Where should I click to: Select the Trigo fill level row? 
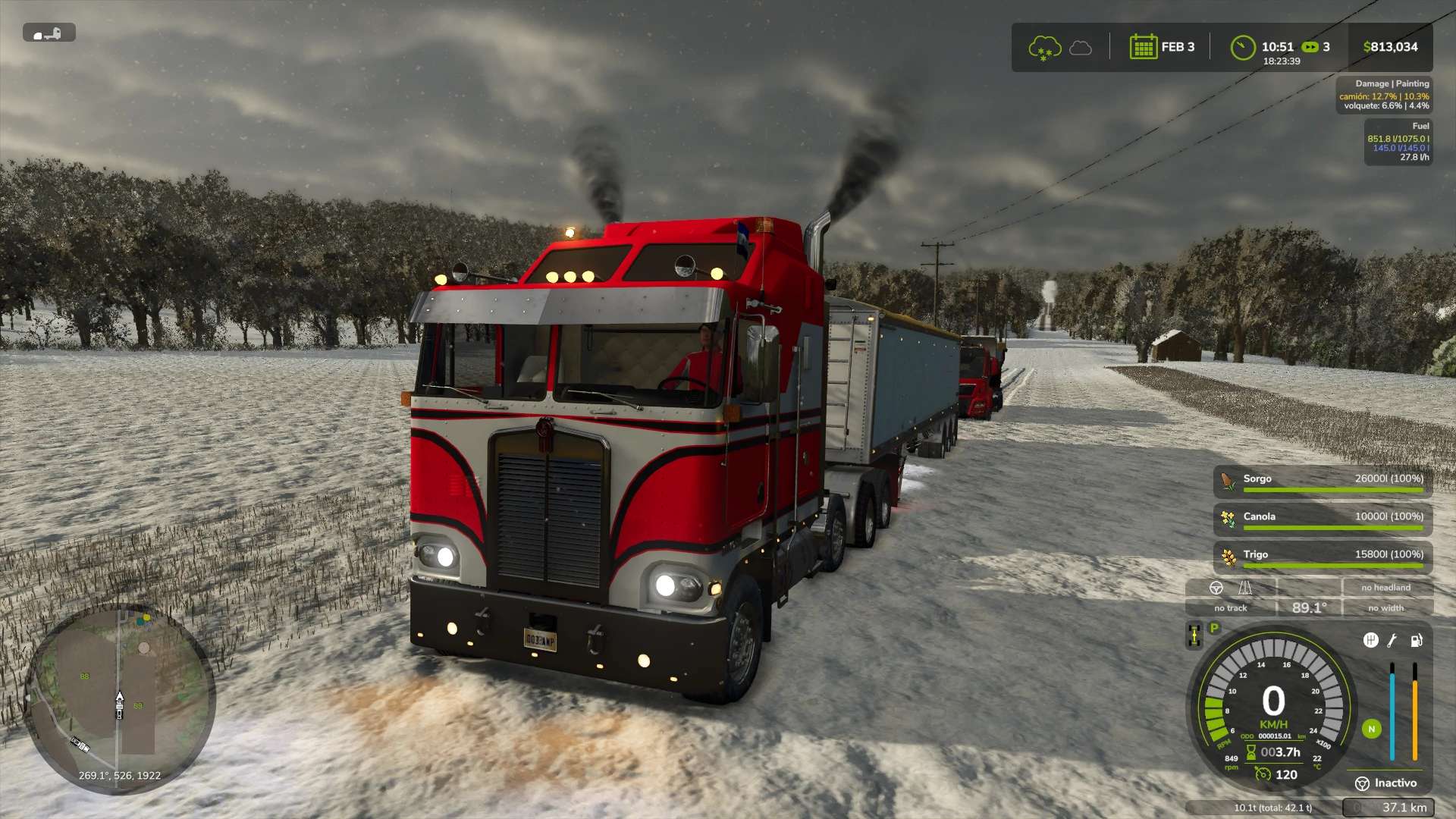click(1323, 557)
